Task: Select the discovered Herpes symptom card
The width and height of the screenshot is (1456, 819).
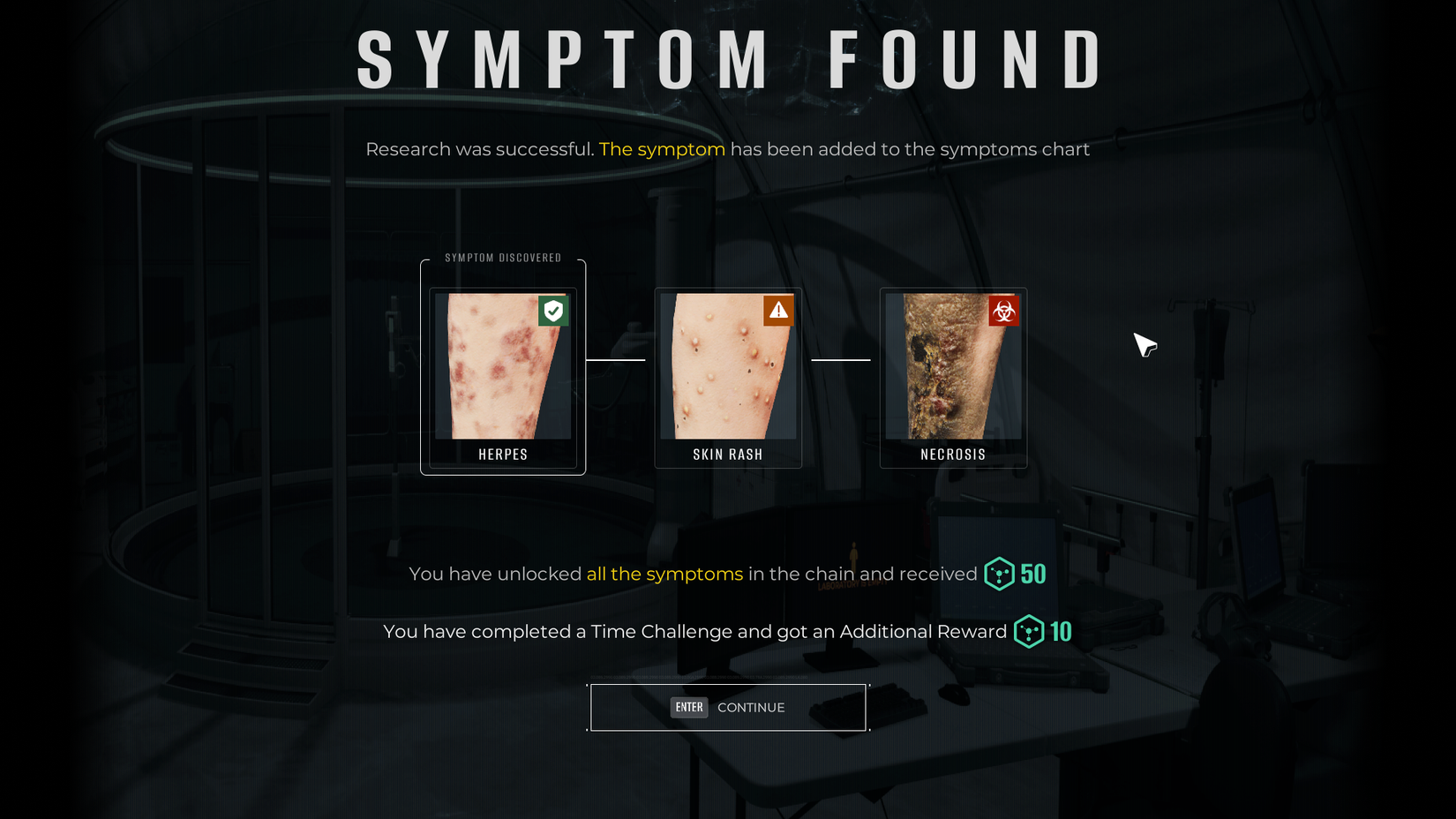Action: [x=502, y=375]
